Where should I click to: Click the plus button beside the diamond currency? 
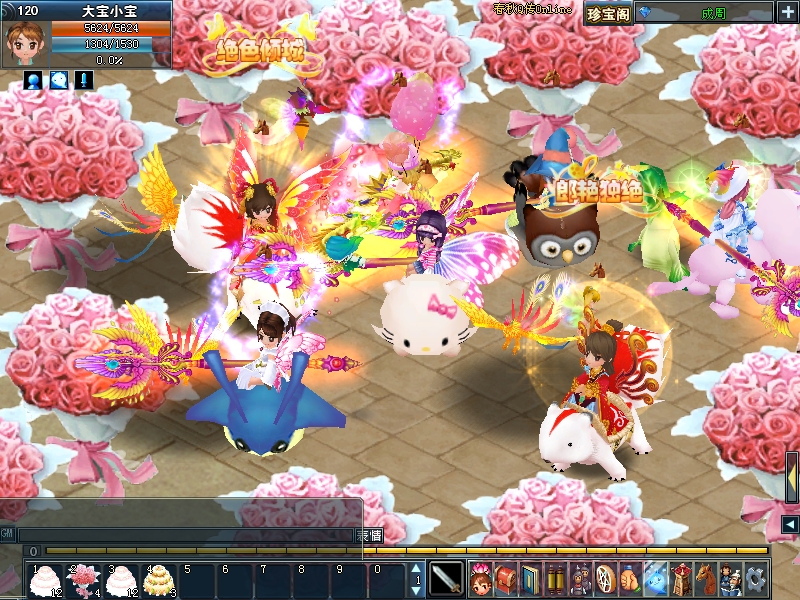[x=788, y=12]
